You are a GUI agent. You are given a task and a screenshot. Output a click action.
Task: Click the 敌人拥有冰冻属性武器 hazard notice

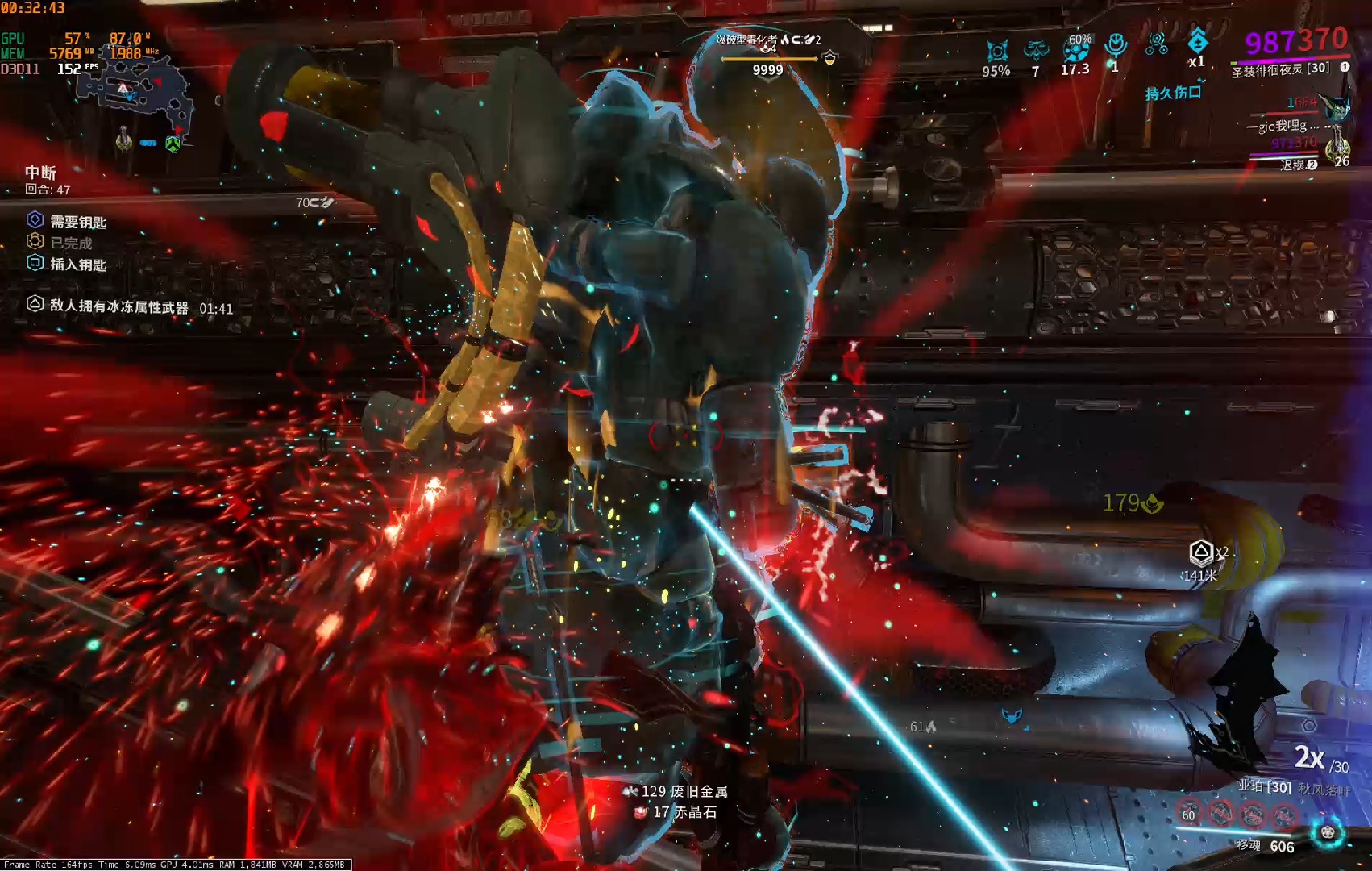tap(118, 306)
